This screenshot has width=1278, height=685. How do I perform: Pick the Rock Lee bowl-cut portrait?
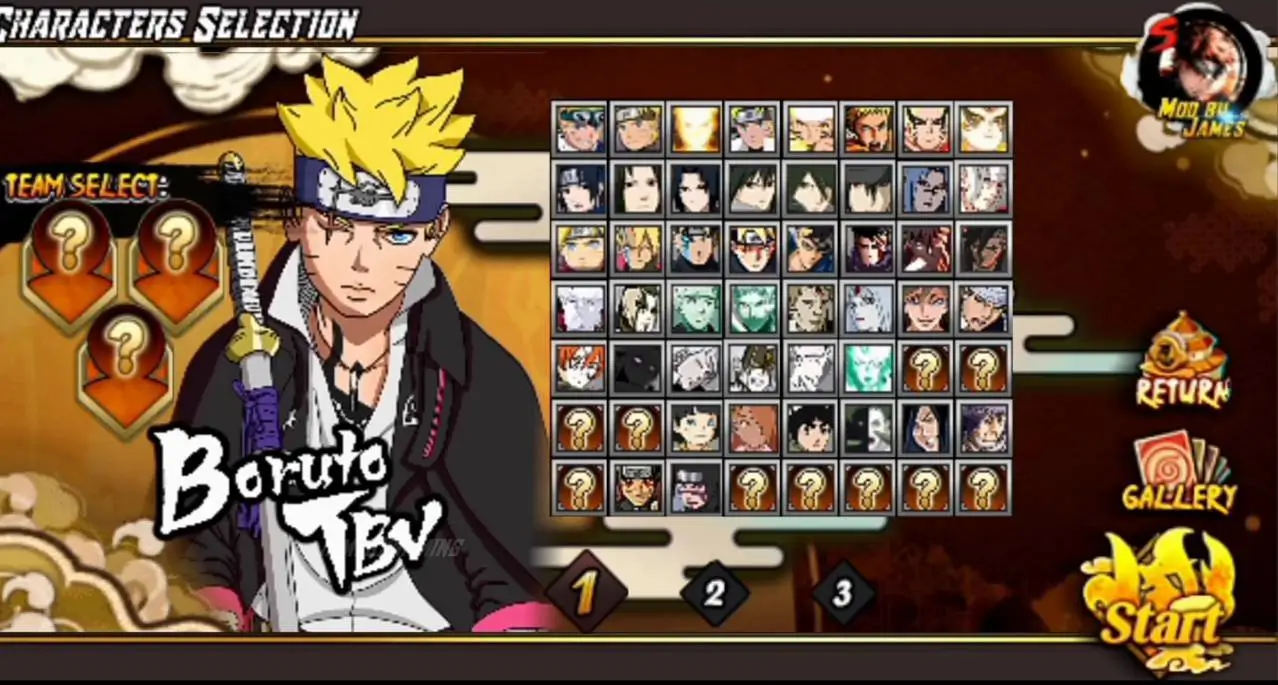point(812,428)
